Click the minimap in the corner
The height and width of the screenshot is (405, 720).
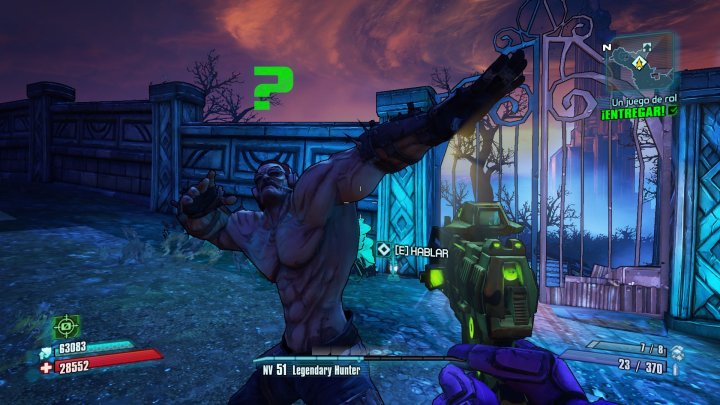tap(641, 62)
